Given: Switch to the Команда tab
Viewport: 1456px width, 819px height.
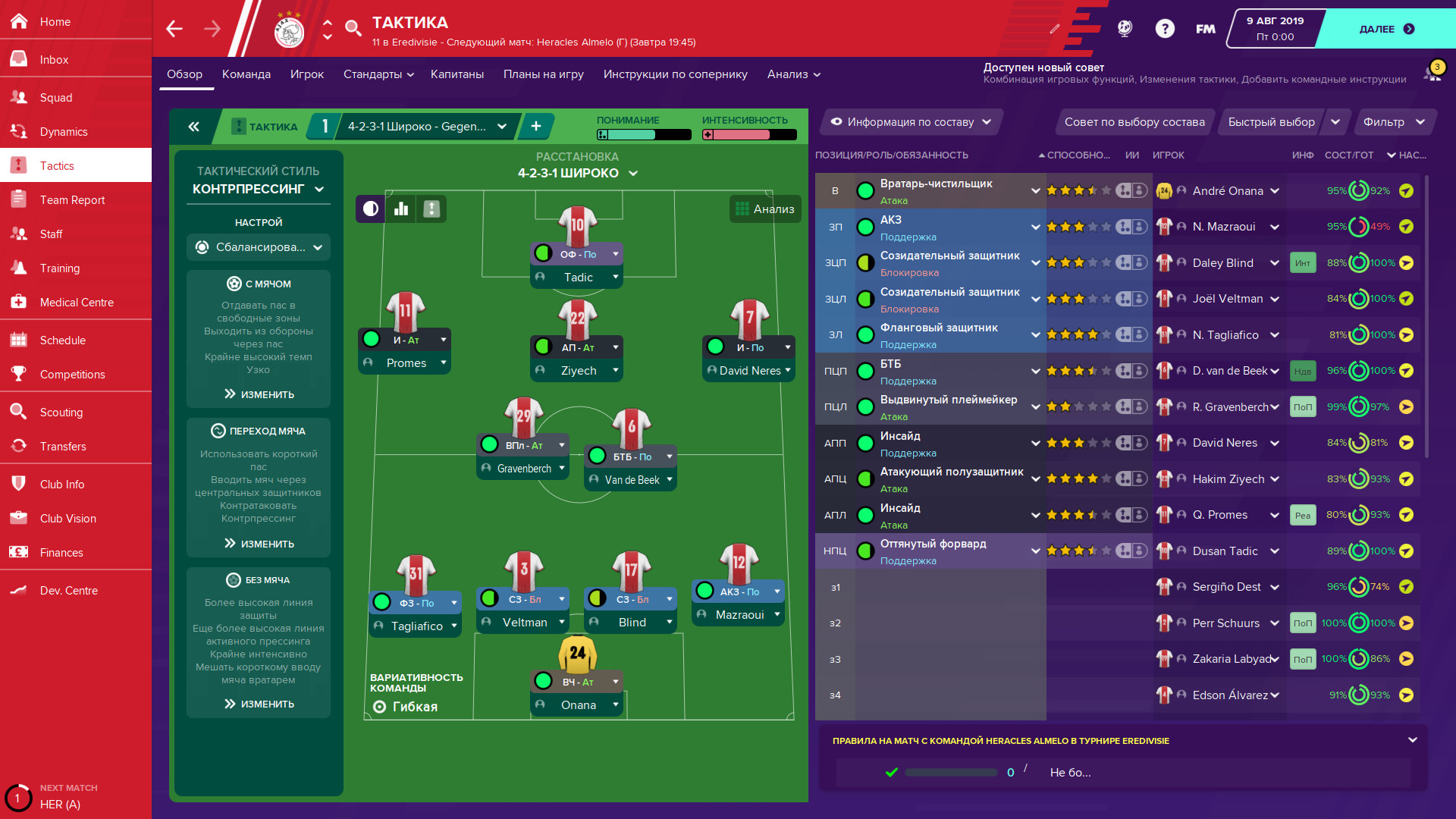Looking at the screenshot, I should tap(246, 74).
